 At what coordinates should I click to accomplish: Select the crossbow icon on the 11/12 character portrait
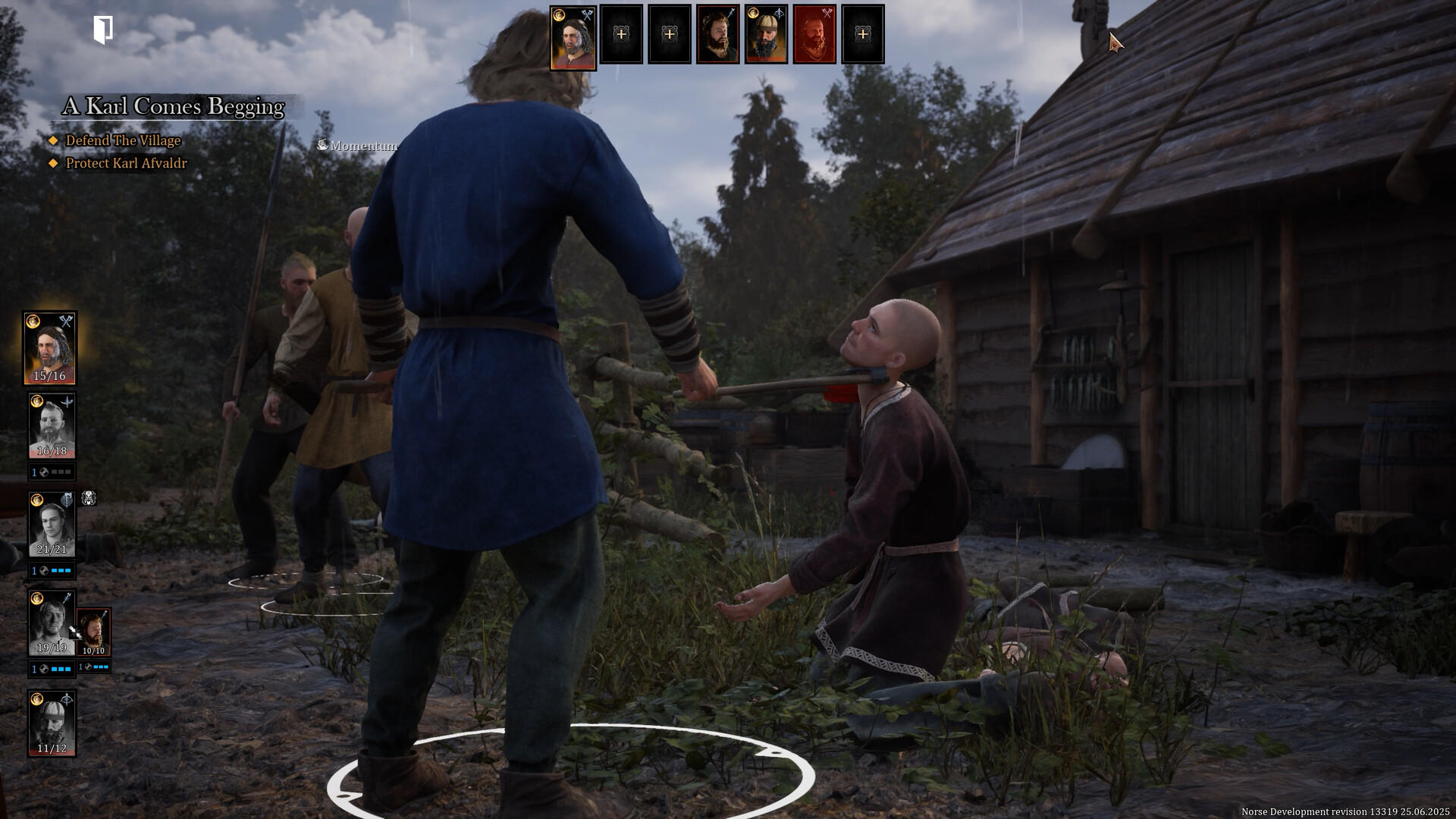point(68,697)
